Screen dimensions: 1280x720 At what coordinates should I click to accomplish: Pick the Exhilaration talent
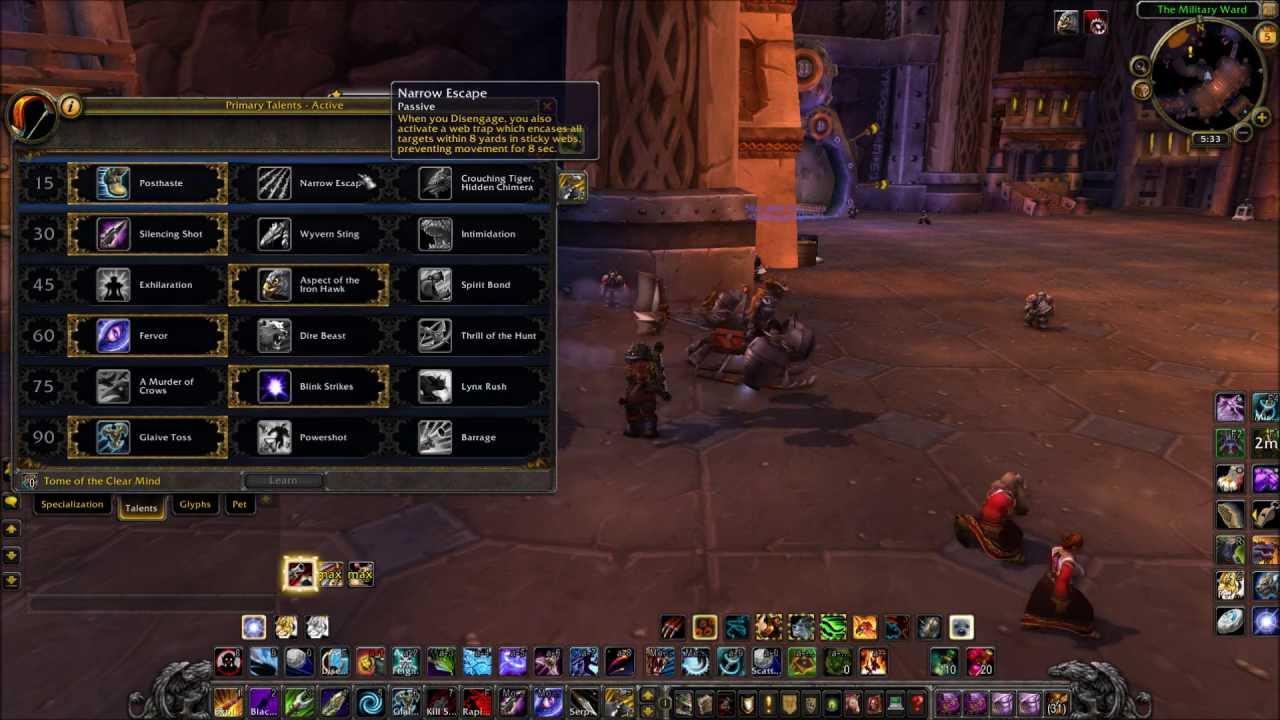(147, 285)
